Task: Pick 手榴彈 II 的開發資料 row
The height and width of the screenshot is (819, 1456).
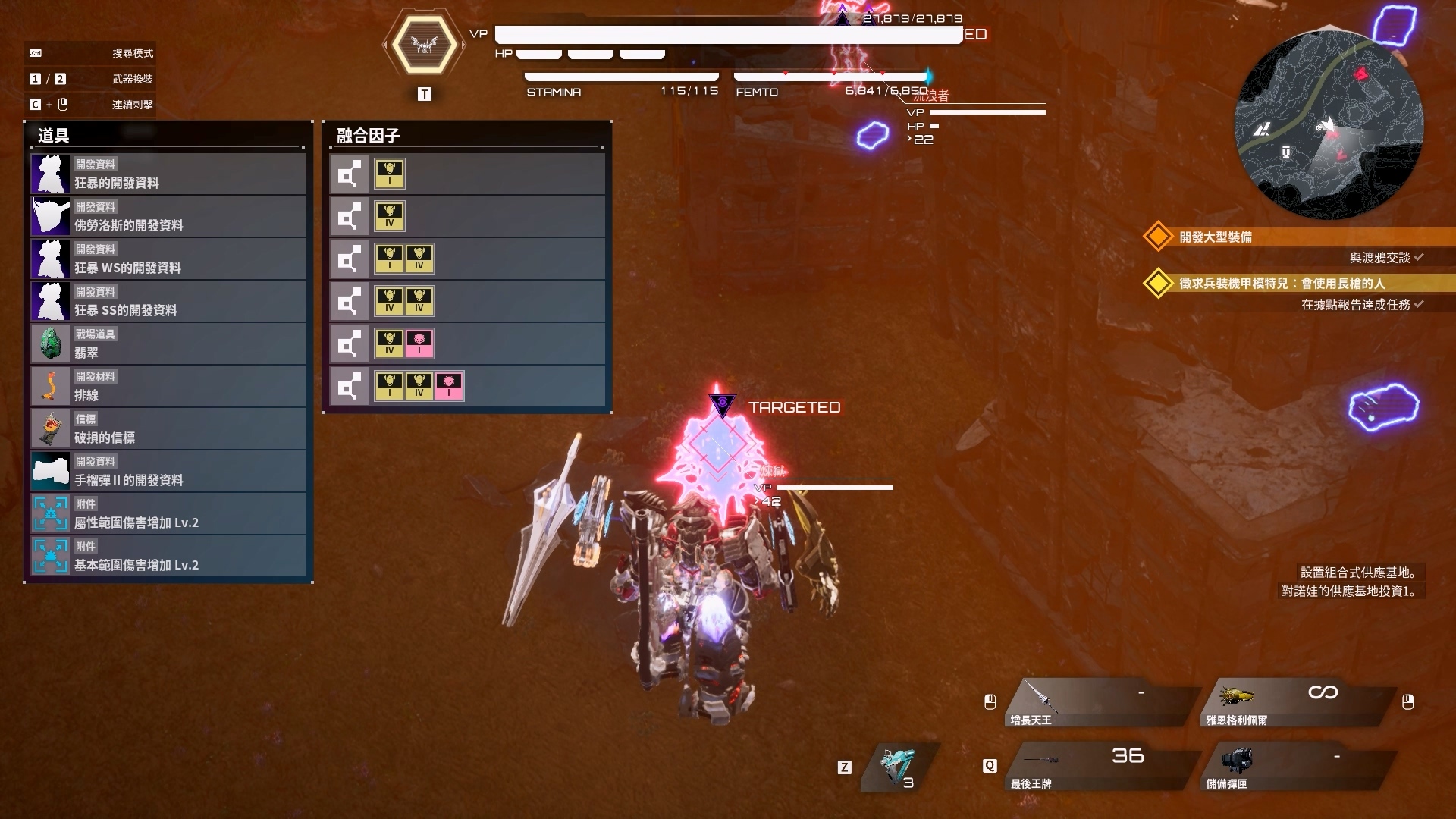Action: pyautogui.click(x=168, y=472)
